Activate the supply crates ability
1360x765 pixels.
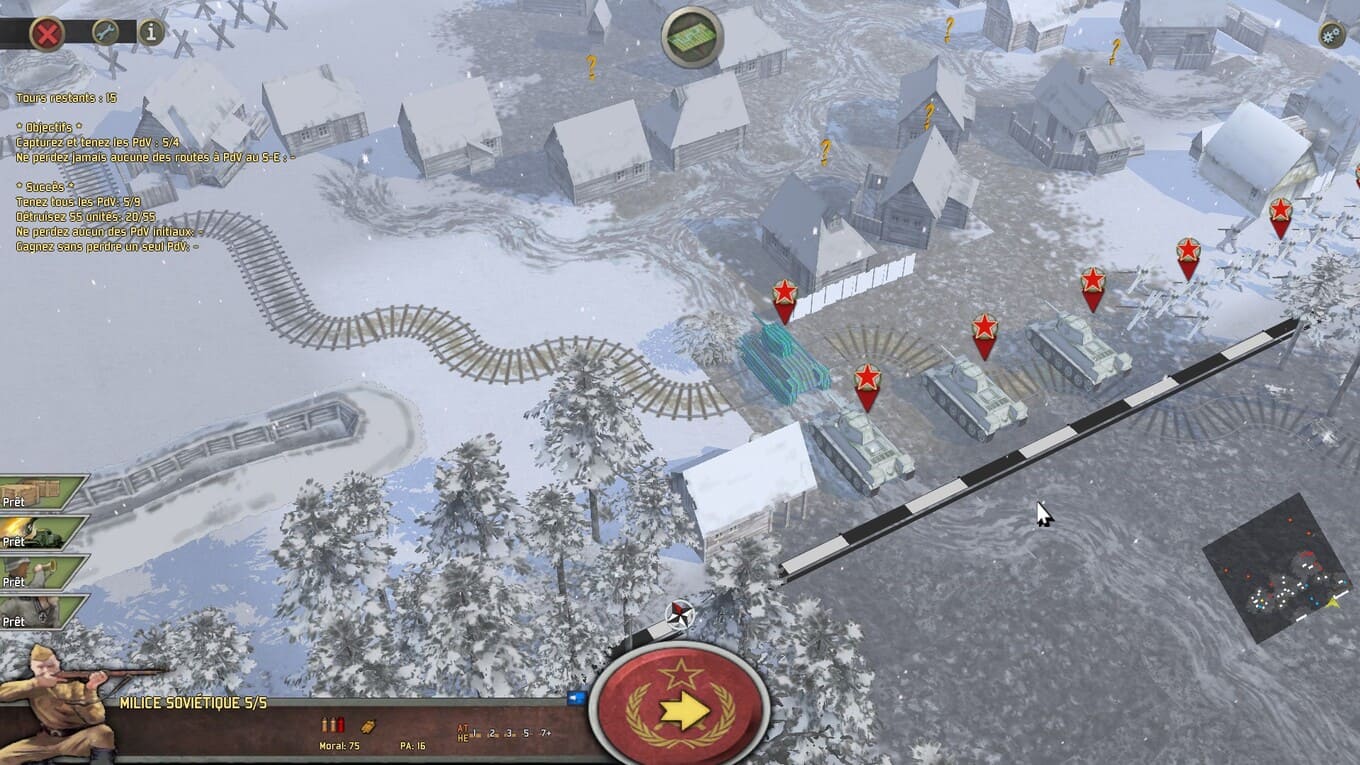click(x=44, y=493)
